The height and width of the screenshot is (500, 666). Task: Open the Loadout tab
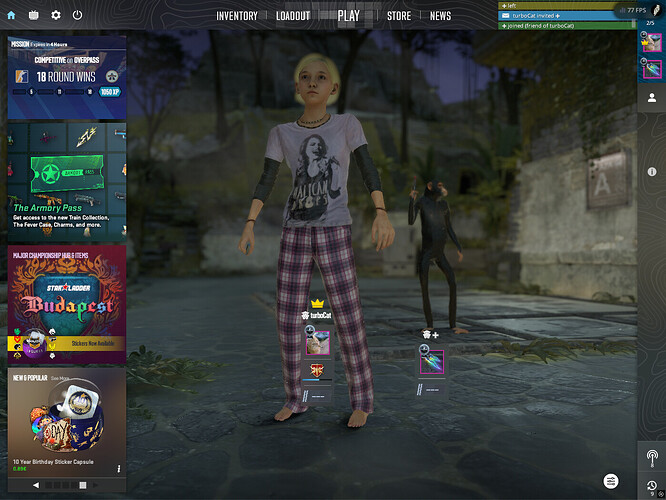click(293, 16)
